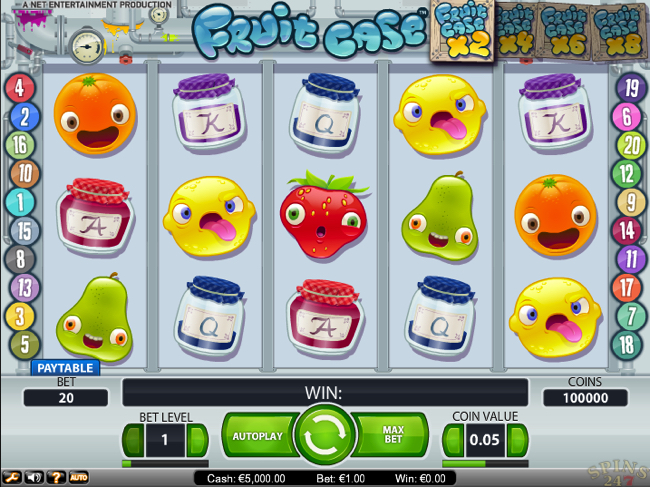Choose bet line 12

pos(626,174)
